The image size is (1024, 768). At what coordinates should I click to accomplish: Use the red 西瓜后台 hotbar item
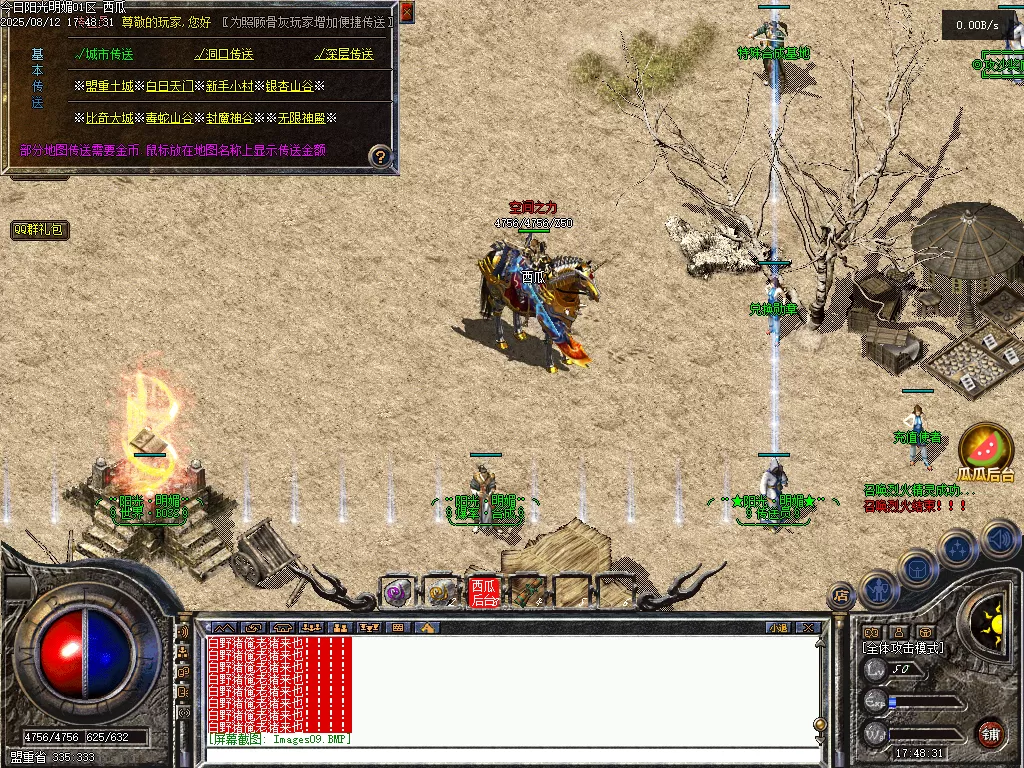click(x=484, y=592)
